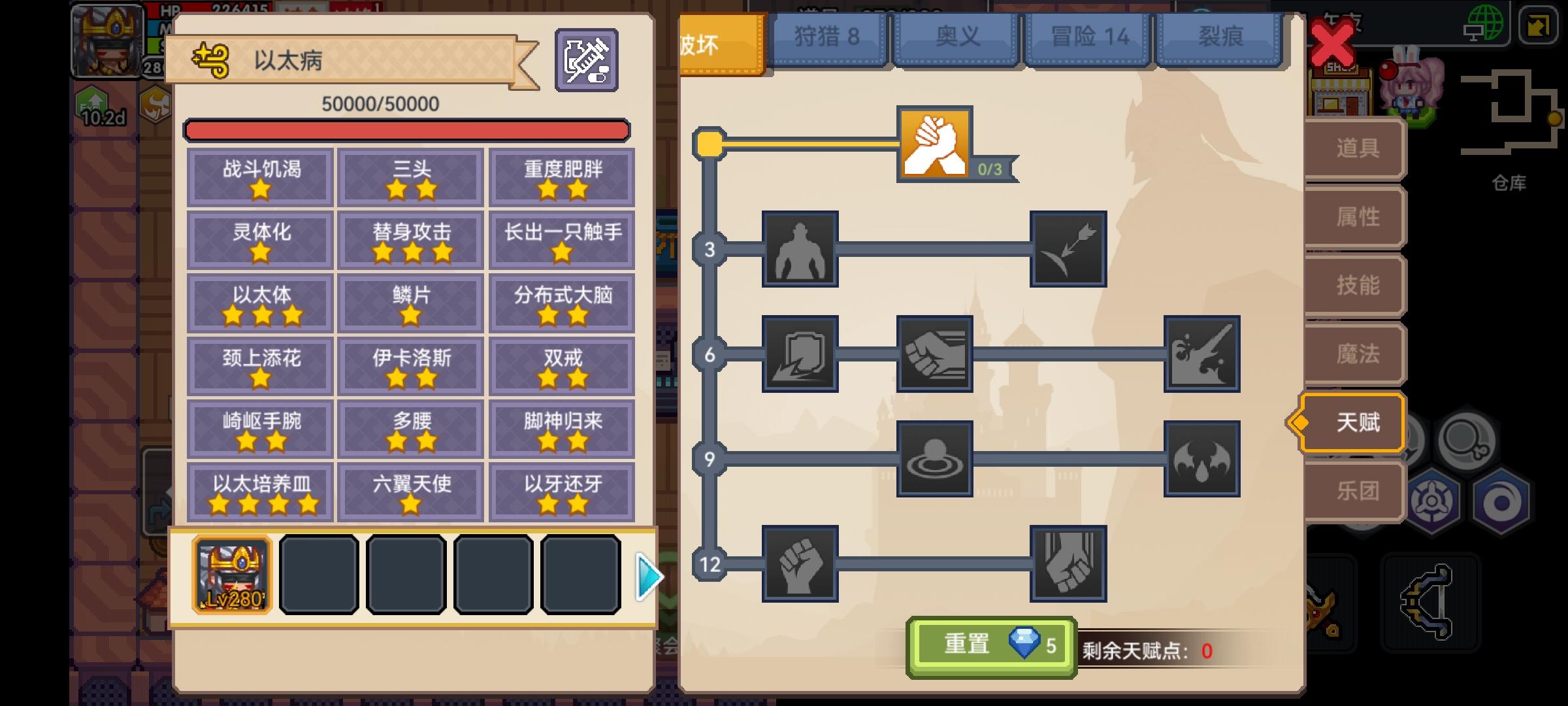Expand the character roster with the blue arrow
The width and height of the screenshot is (1568, 706).
pyautogui.click(x=647, y=577)
